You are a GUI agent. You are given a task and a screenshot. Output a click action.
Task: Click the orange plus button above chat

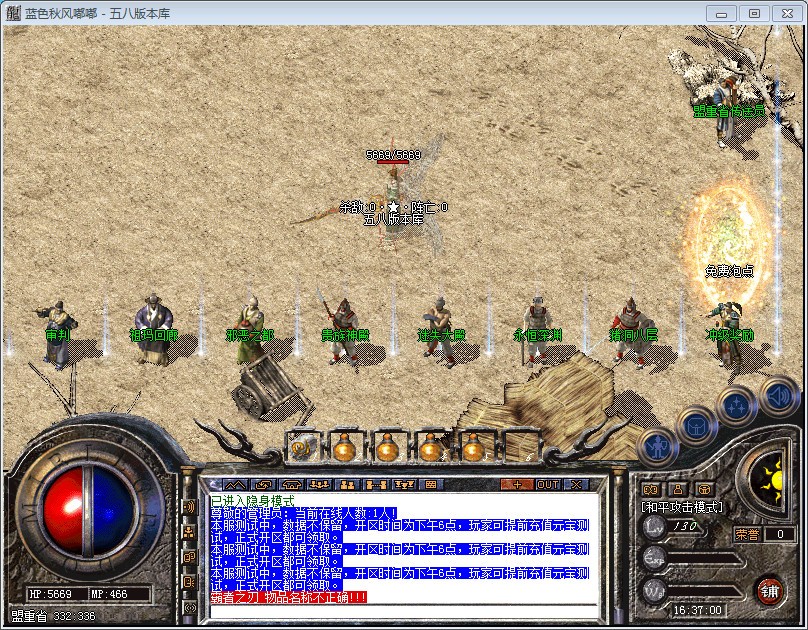517,484
